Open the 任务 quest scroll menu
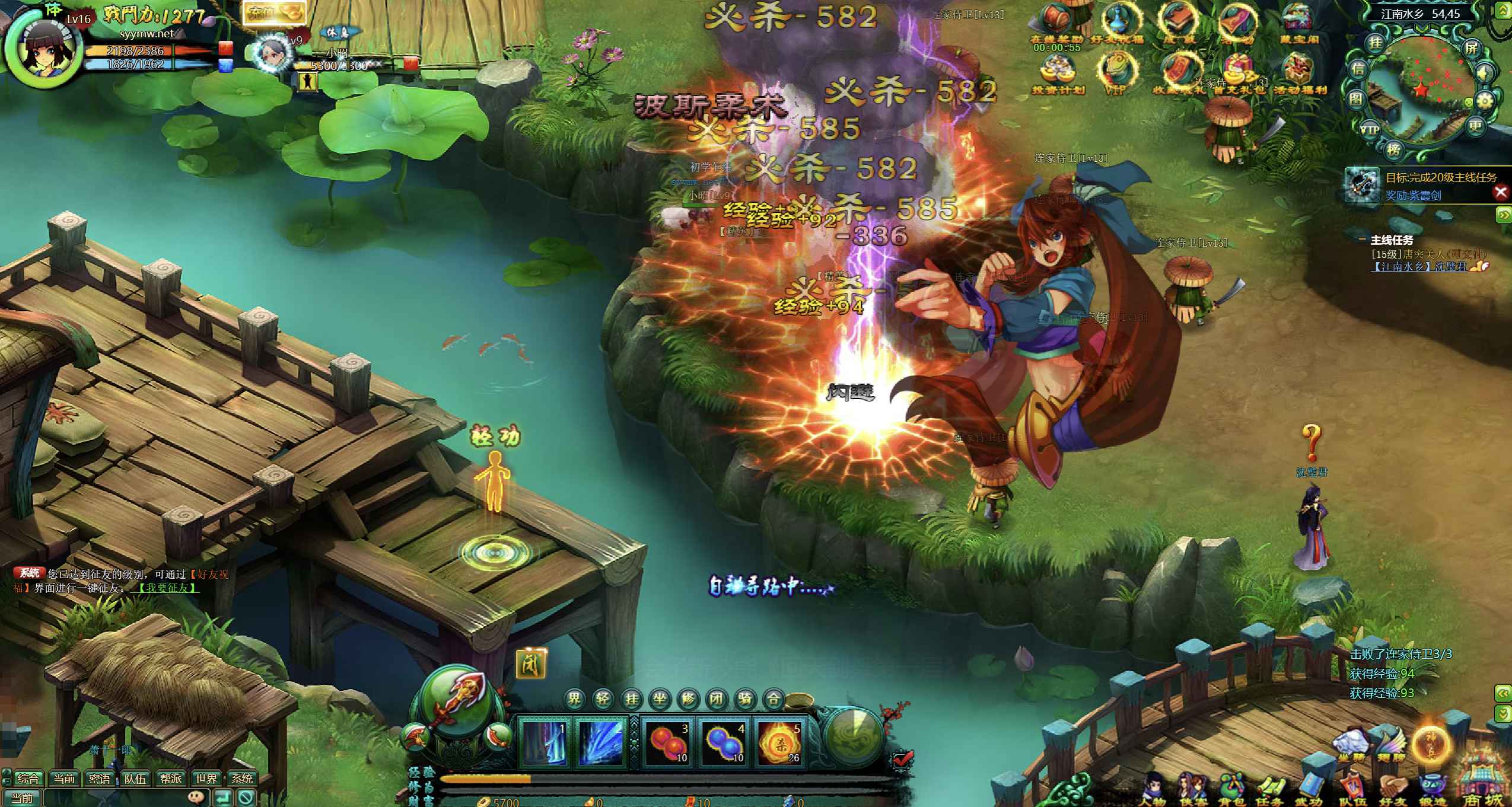Screen dimensions: 1512x807 click(1270, 789)
